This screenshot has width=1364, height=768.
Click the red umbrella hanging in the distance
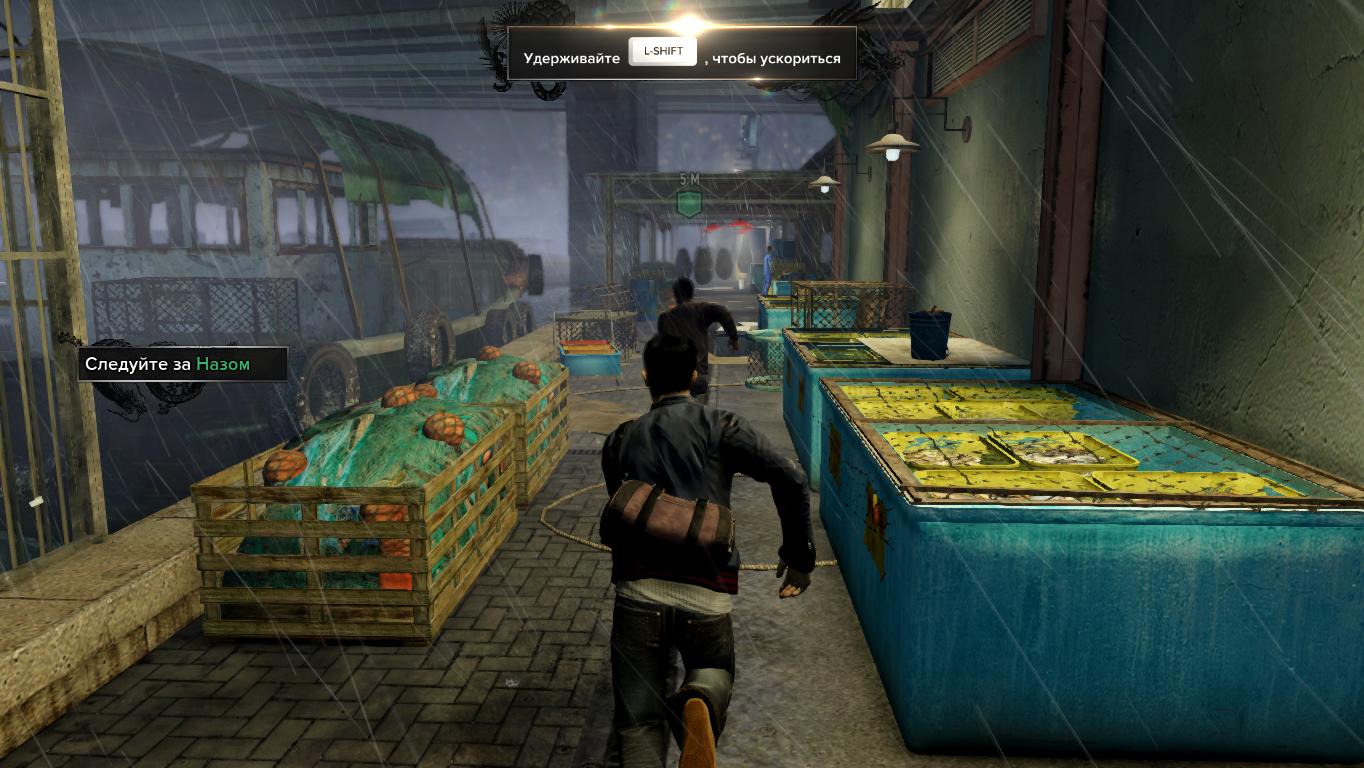tap(729, 228)
